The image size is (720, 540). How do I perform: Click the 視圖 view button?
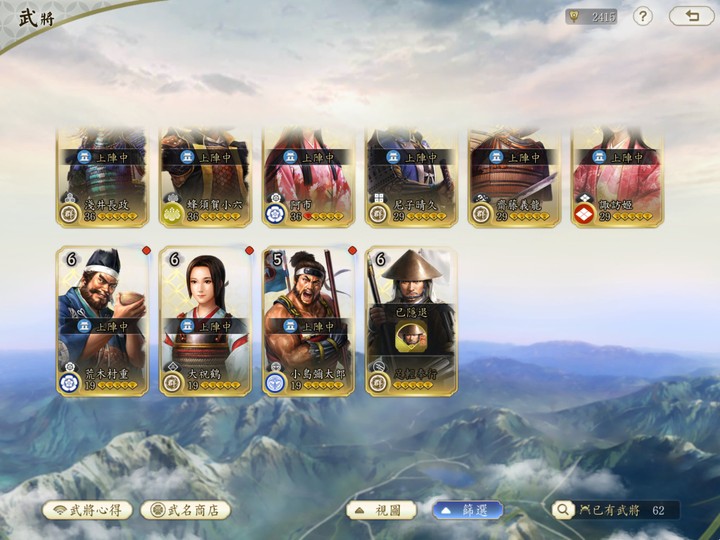(x=381, y=510)
